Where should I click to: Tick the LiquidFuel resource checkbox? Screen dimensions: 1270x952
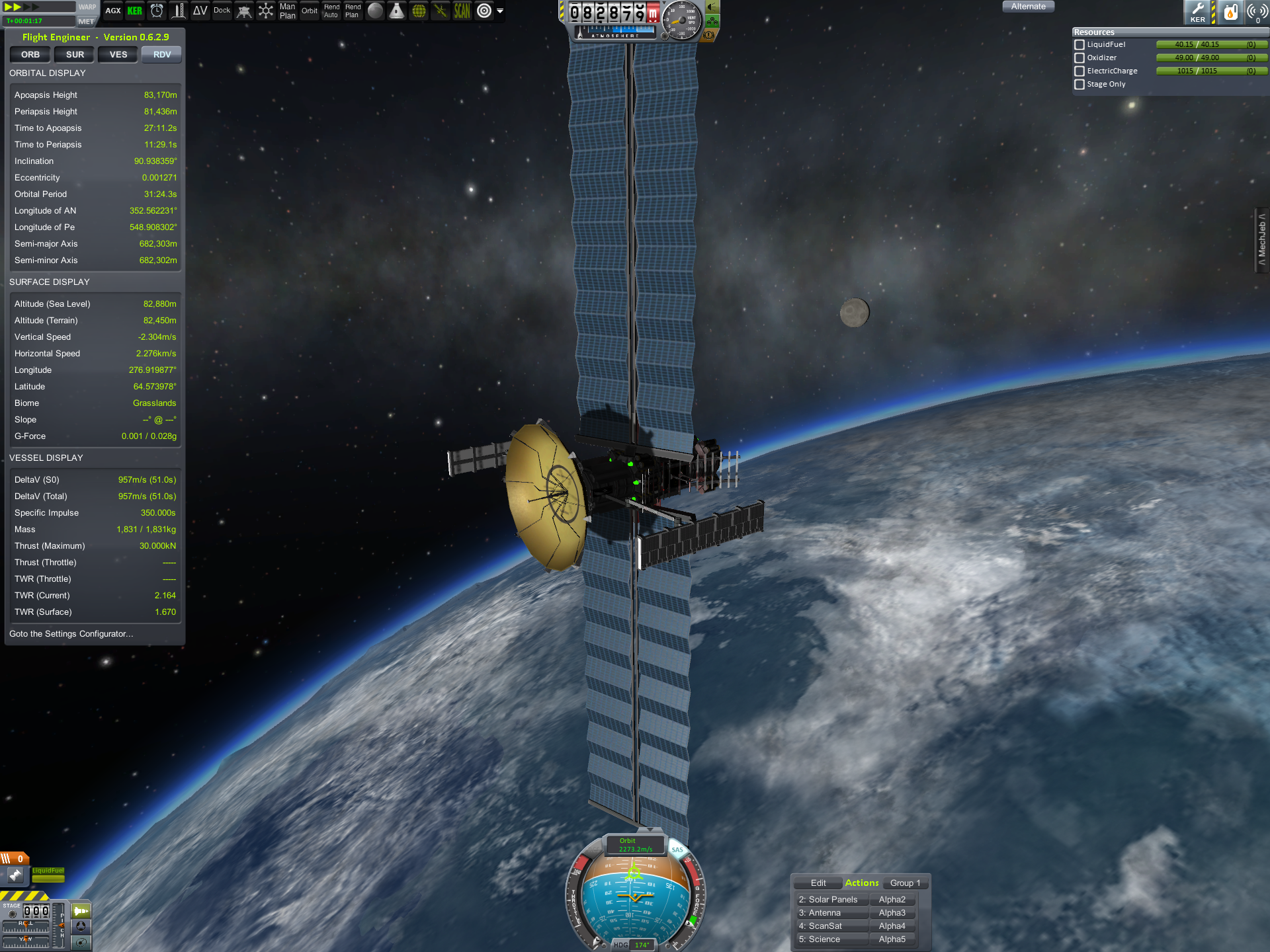pyautogui.click(x=1079, y=45)
